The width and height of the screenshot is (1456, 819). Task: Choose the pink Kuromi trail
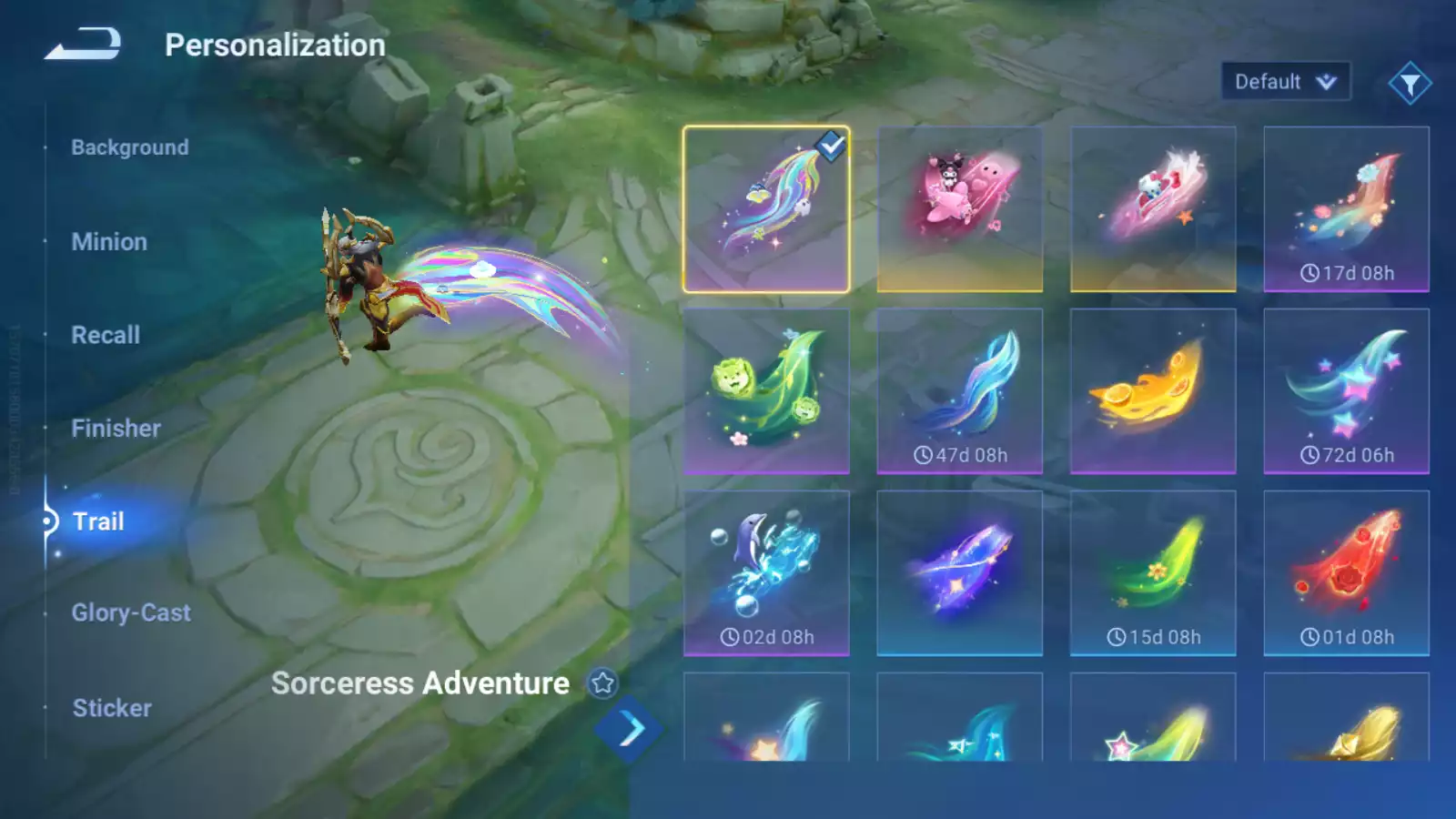tap(959, 209)
